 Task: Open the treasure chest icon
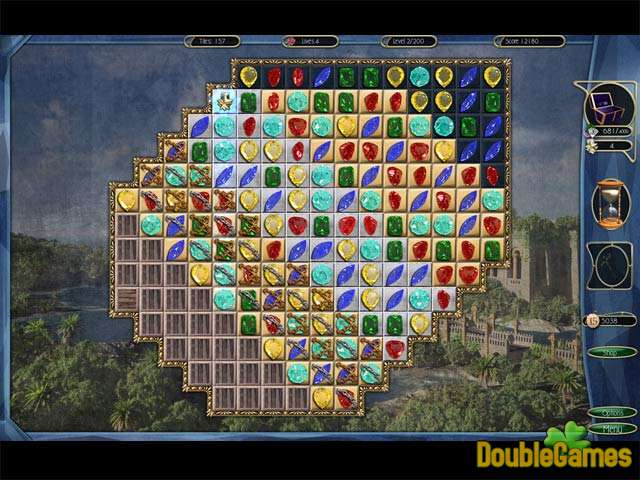click(x=608, y=104)
